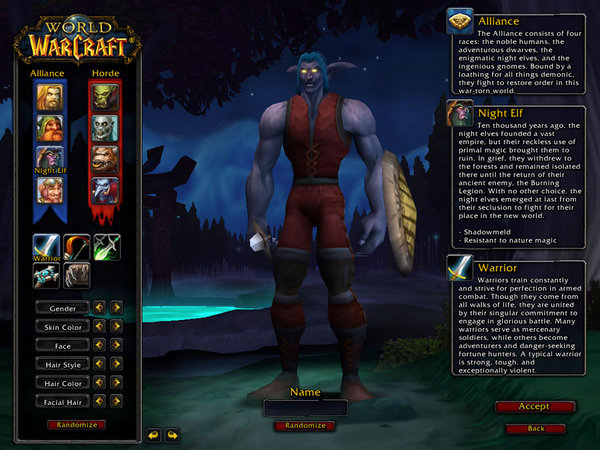600x450 pixels.
Task: Click the right arrow beside Gender
Action: 116,307
